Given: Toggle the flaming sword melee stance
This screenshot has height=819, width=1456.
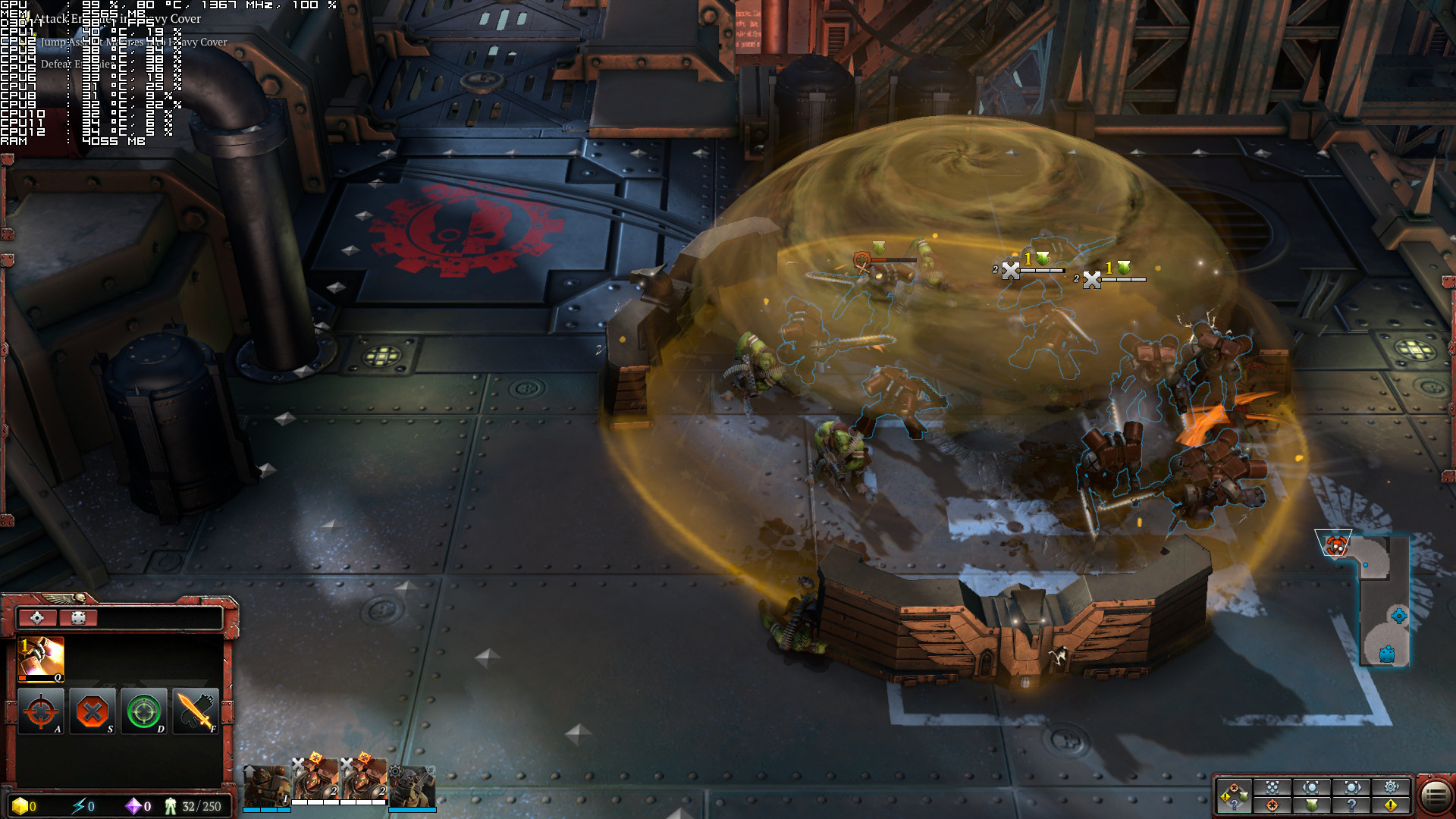Looking at the screenshot, I should (x=196, y=711).
